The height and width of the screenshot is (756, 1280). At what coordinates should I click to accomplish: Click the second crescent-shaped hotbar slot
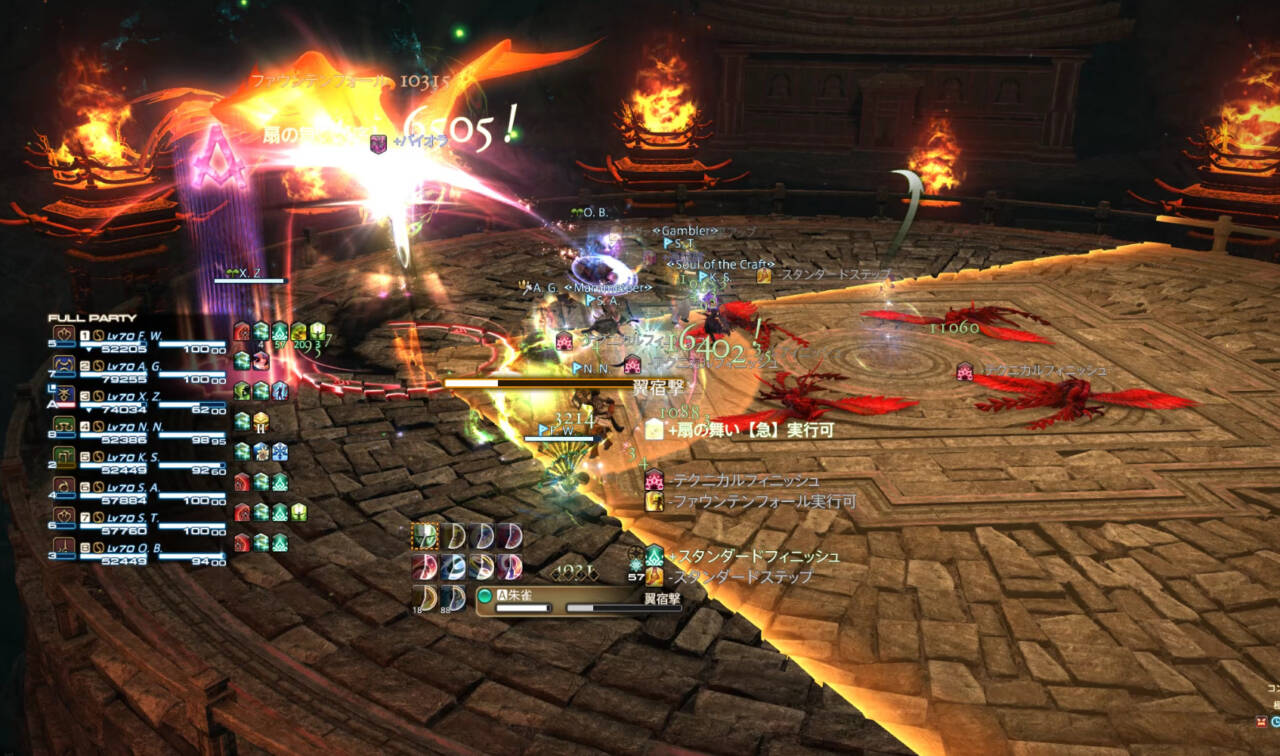[451, 536]
